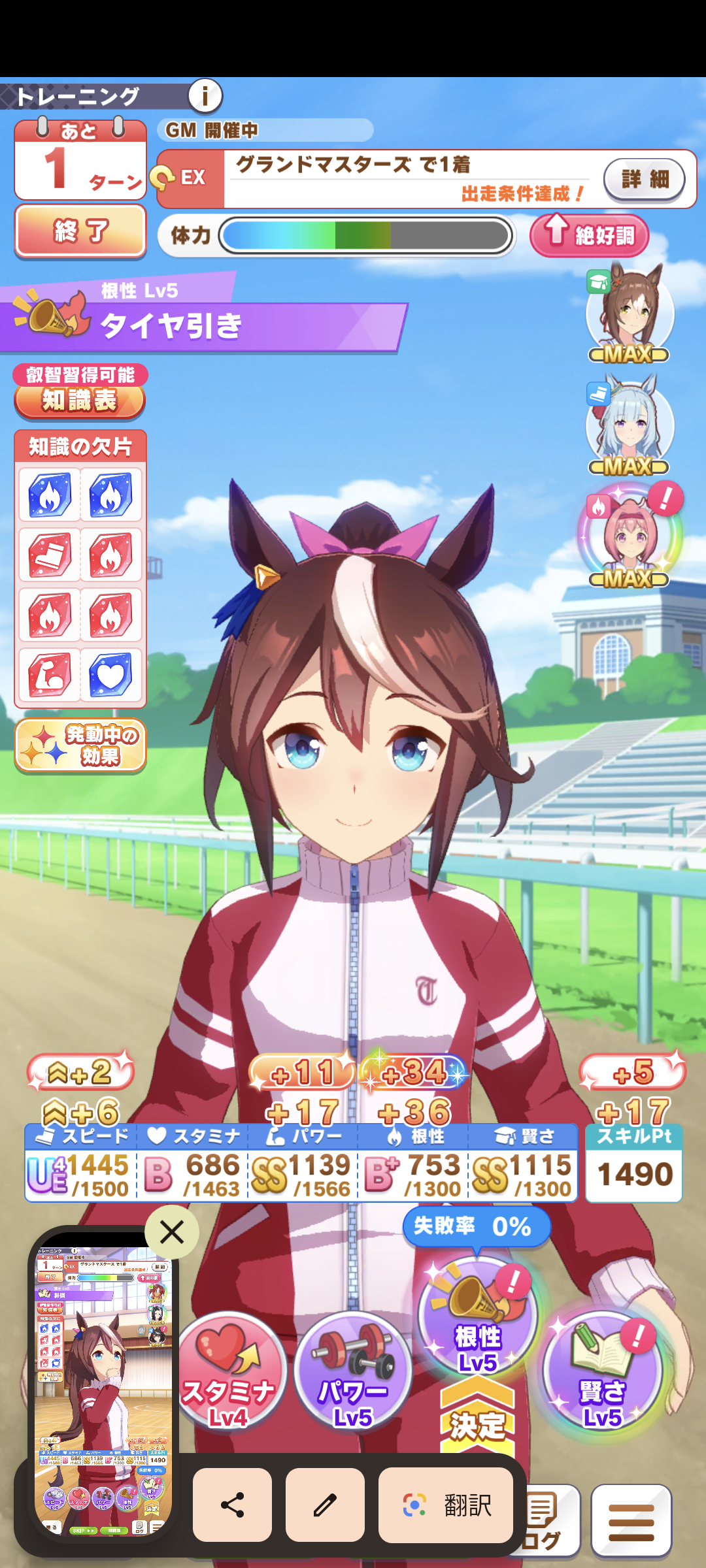
Task: Select the パワー Lv5 training
Action: pos(352,1372)
